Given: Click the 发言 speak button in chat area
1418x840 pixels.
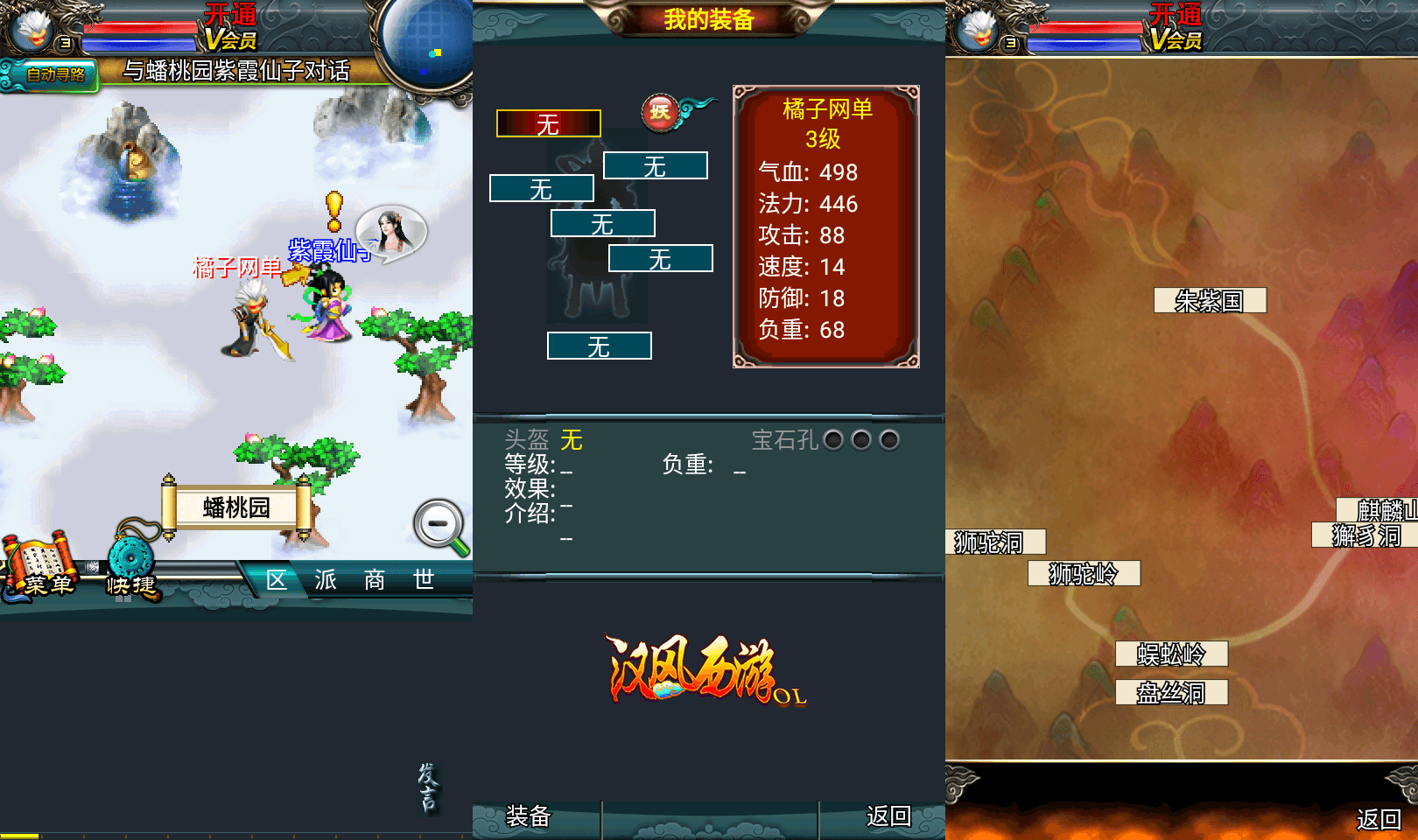Looking at the screenshot, I should [x=428, y=790].
